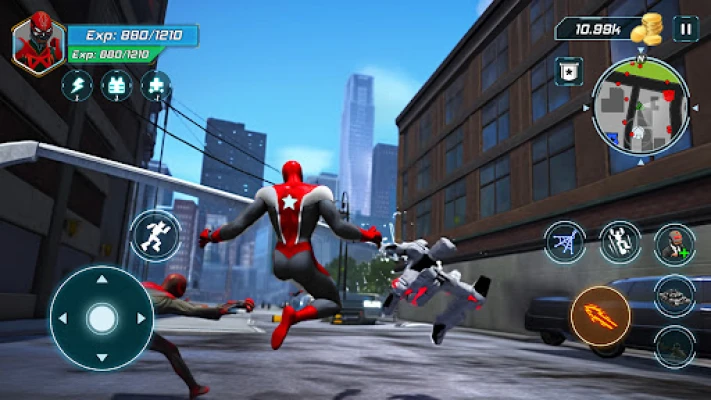Viewport: 711px width, 400px height.
Task: Trigger the orange flaming attack button
Action: tap(600, 317)
